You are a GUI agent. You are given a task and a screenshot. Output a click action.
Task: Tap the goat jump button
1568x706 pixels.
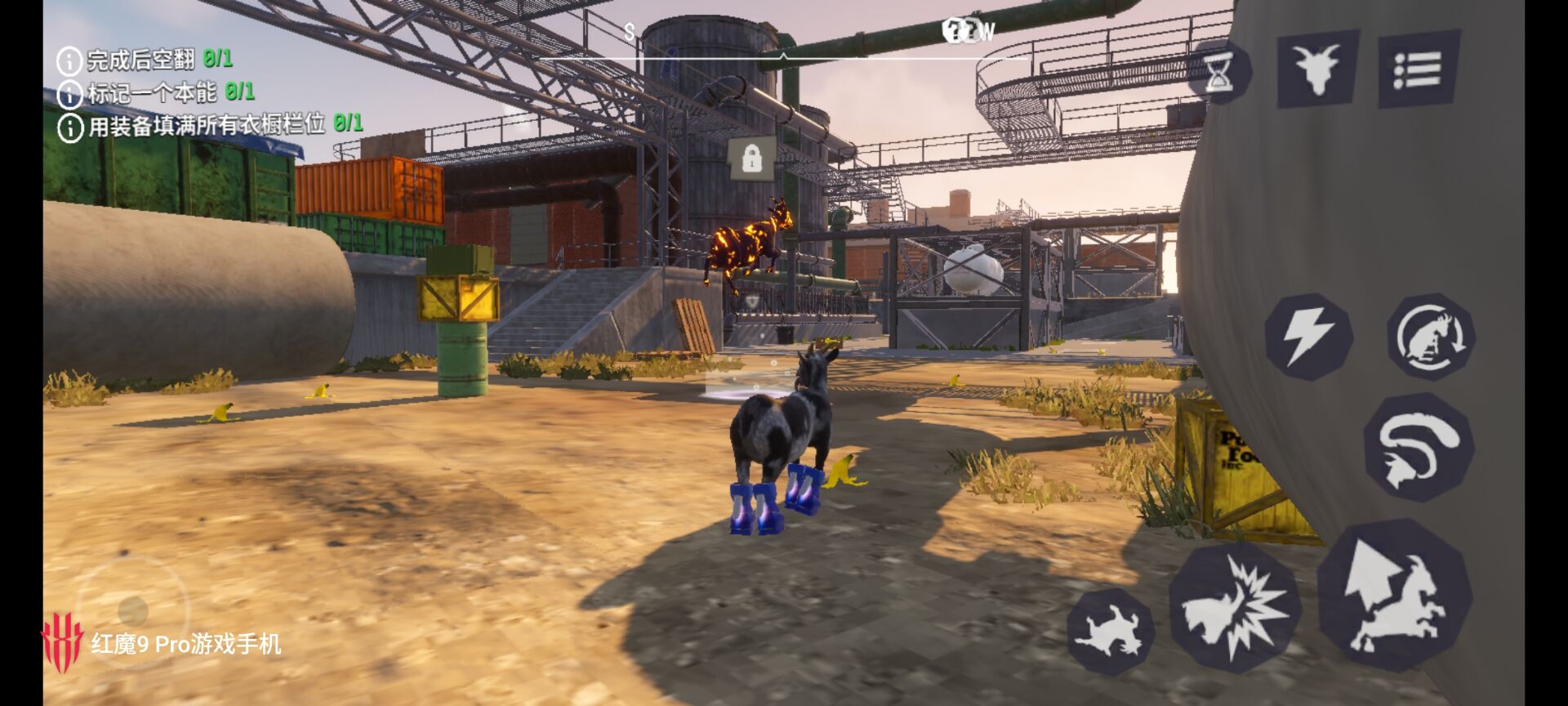pyautogui.click(x=1394, y=597)
